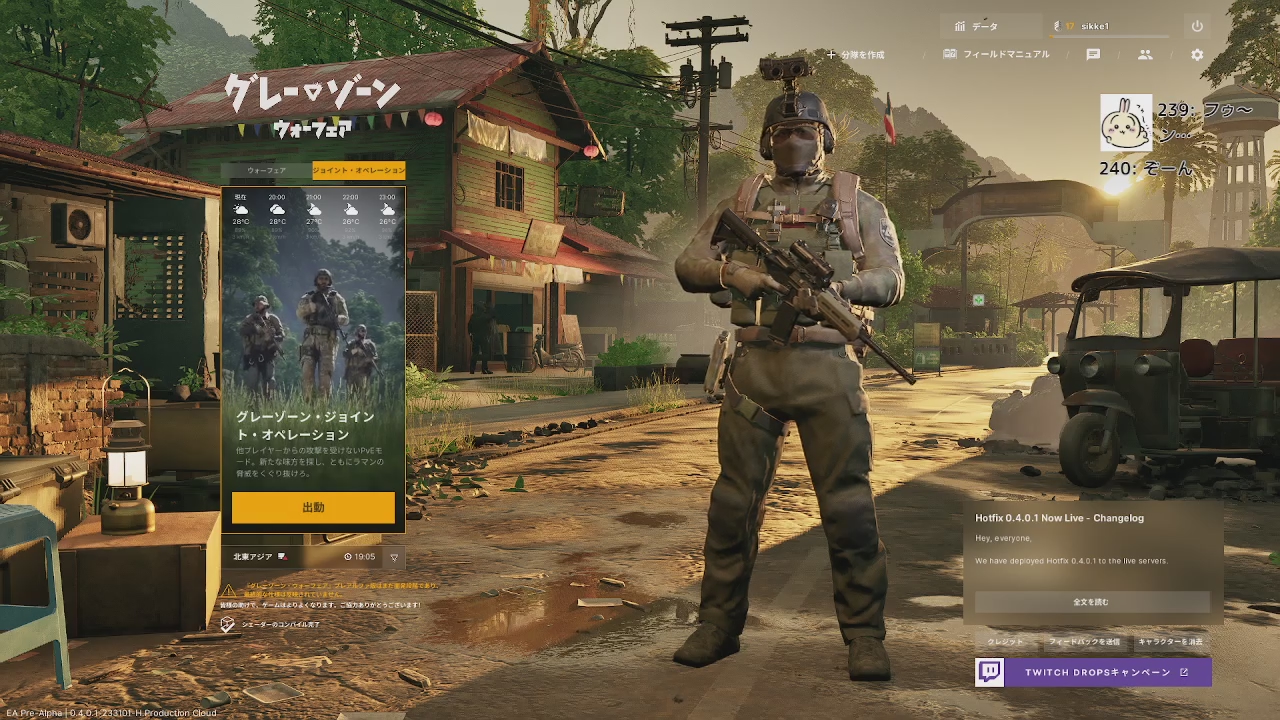Open the chat speech bubble icon
The image size is (1280, 720).
coord(1093,55)
